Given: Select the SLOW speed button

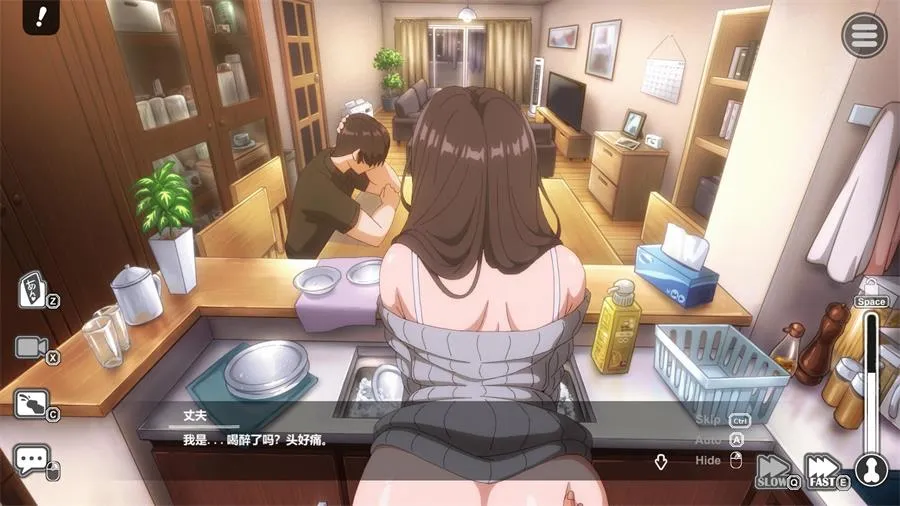Looking at the screenshot, I should [x=774, y=471].
